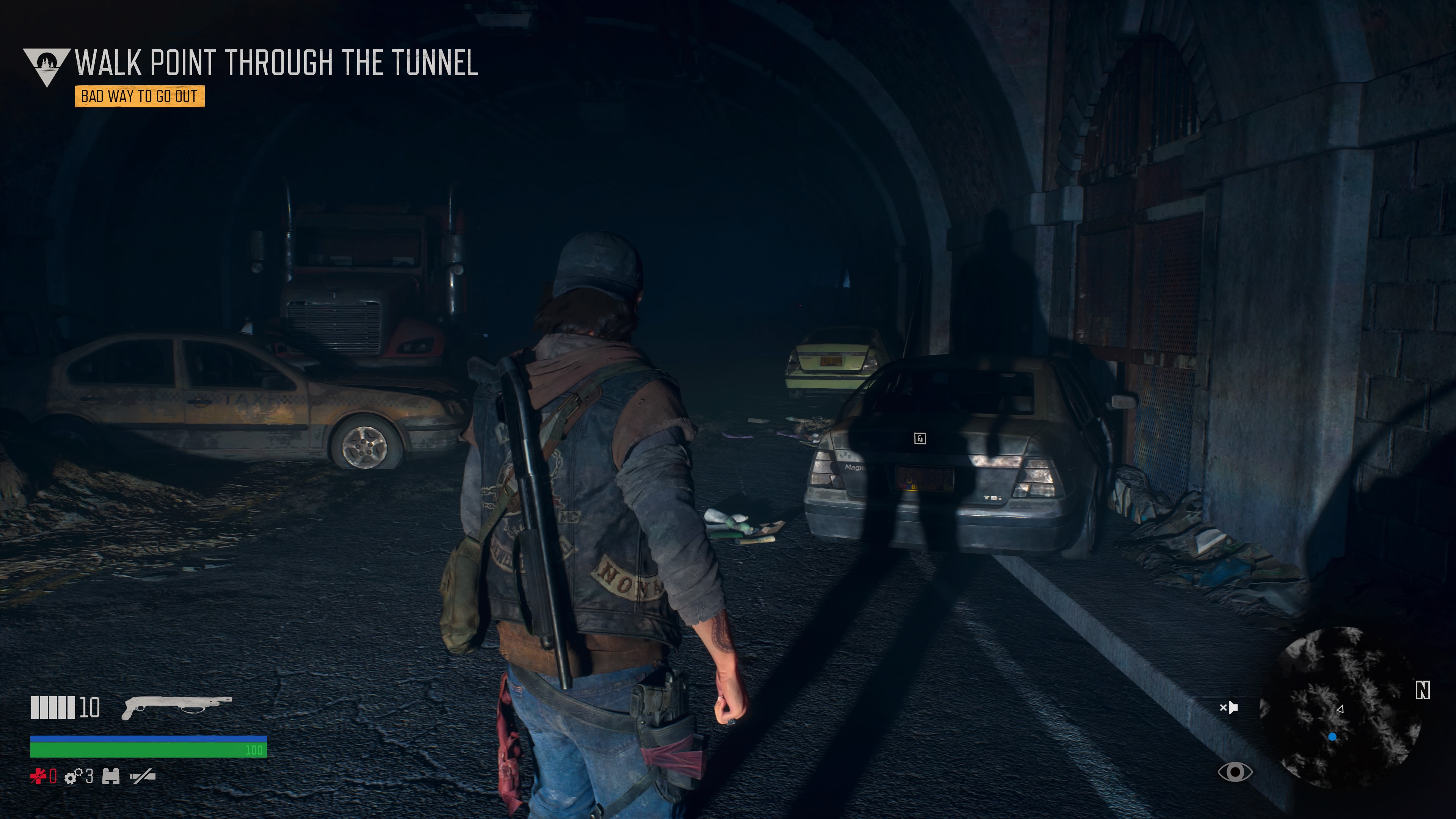
Task: Click the small interact marker on the car
Action: [x=919, y=438]
